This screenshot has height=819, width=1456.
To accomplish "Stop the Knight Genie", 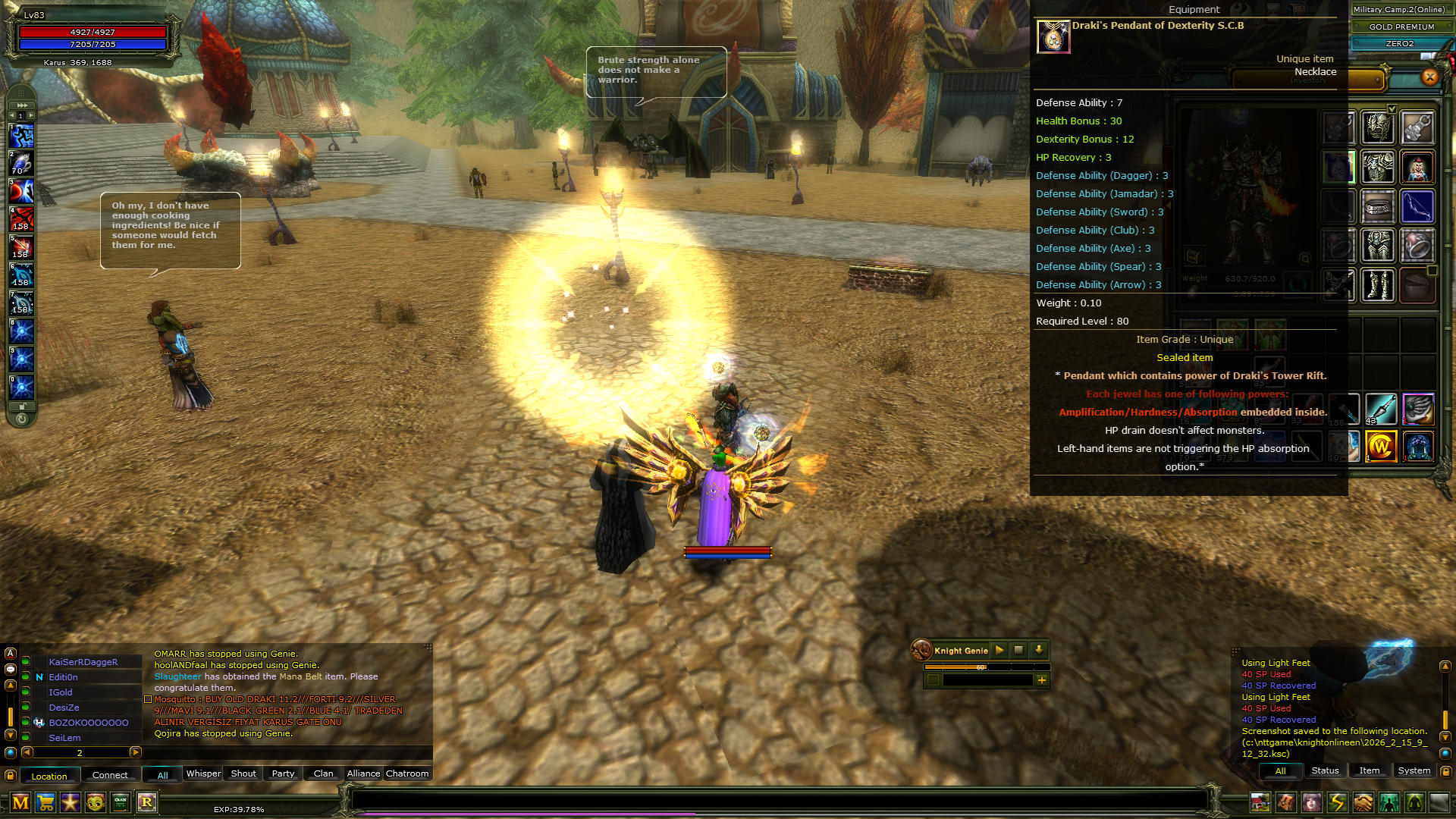I will [1018, 650].
